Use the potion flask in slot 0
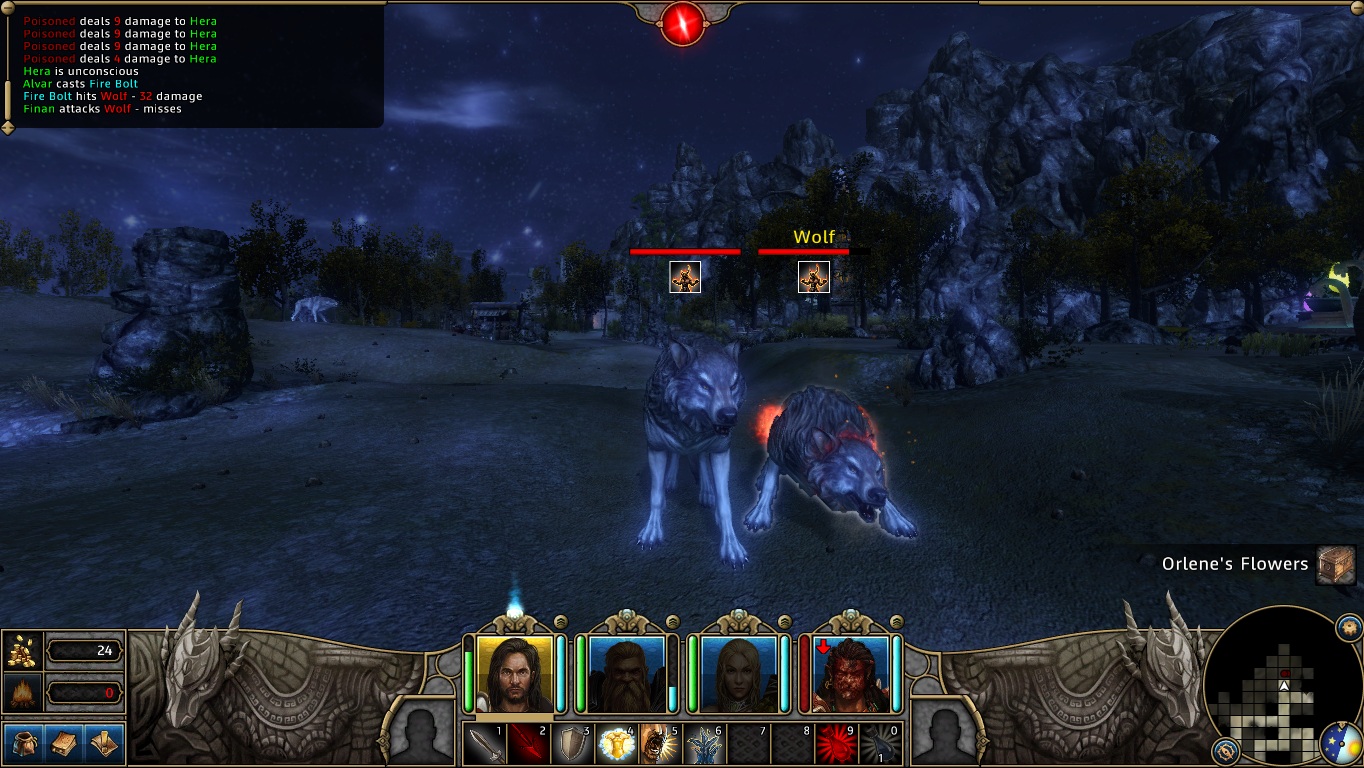1364x768 pixels. click(879, 744)
